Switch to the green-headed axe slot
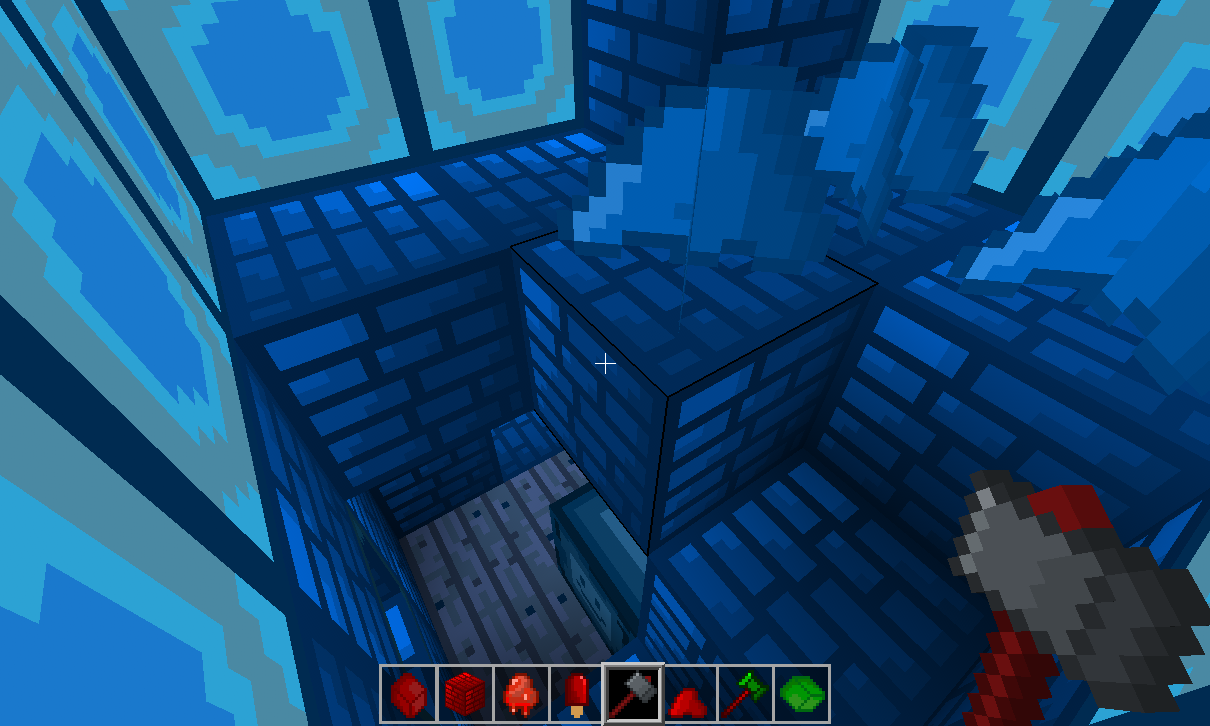Screen dimensions: 1210x726 click(x=745, y=692)
